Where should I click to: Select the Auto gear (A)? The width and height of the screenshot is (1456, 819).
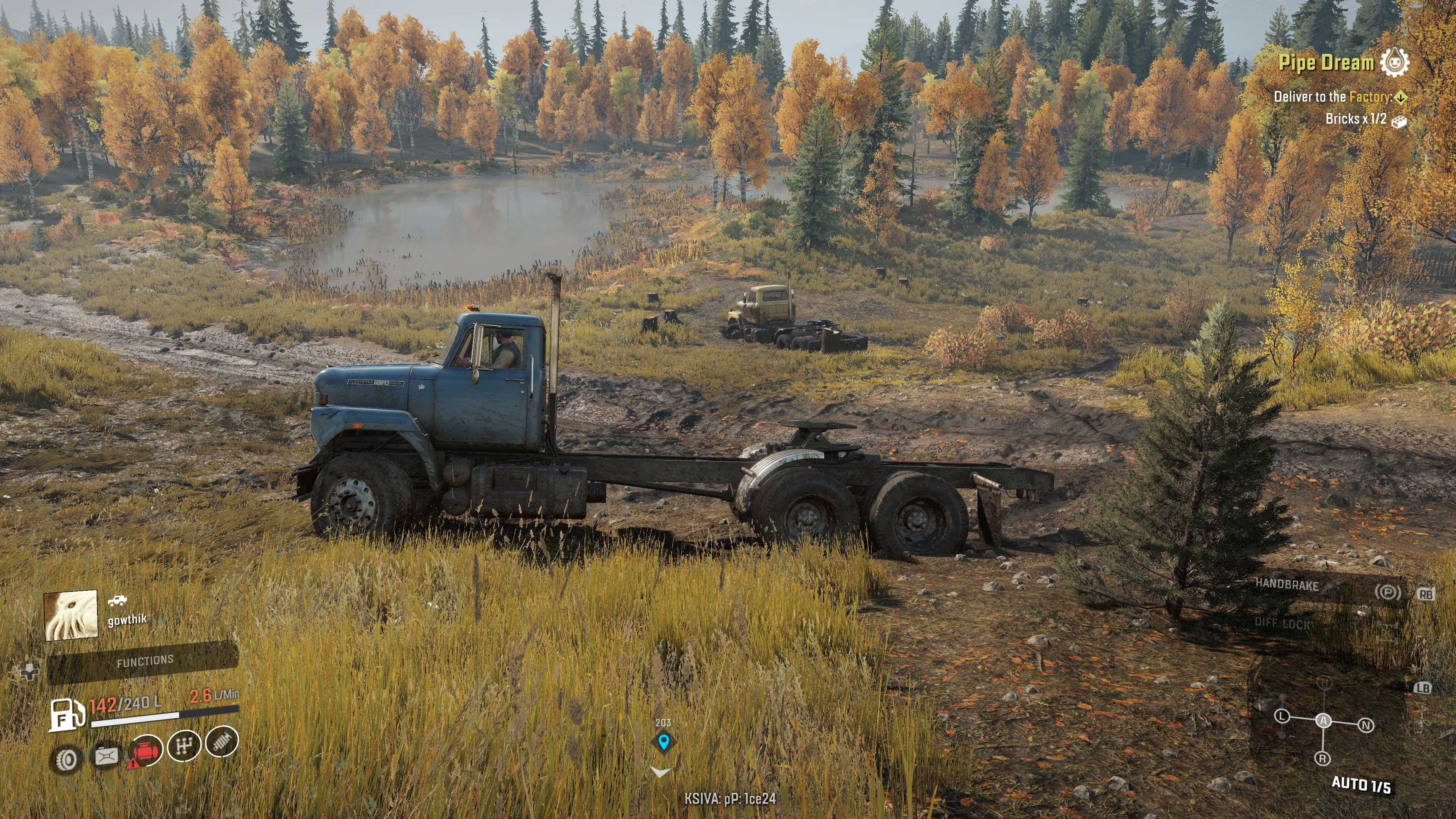click(1324, 721)
